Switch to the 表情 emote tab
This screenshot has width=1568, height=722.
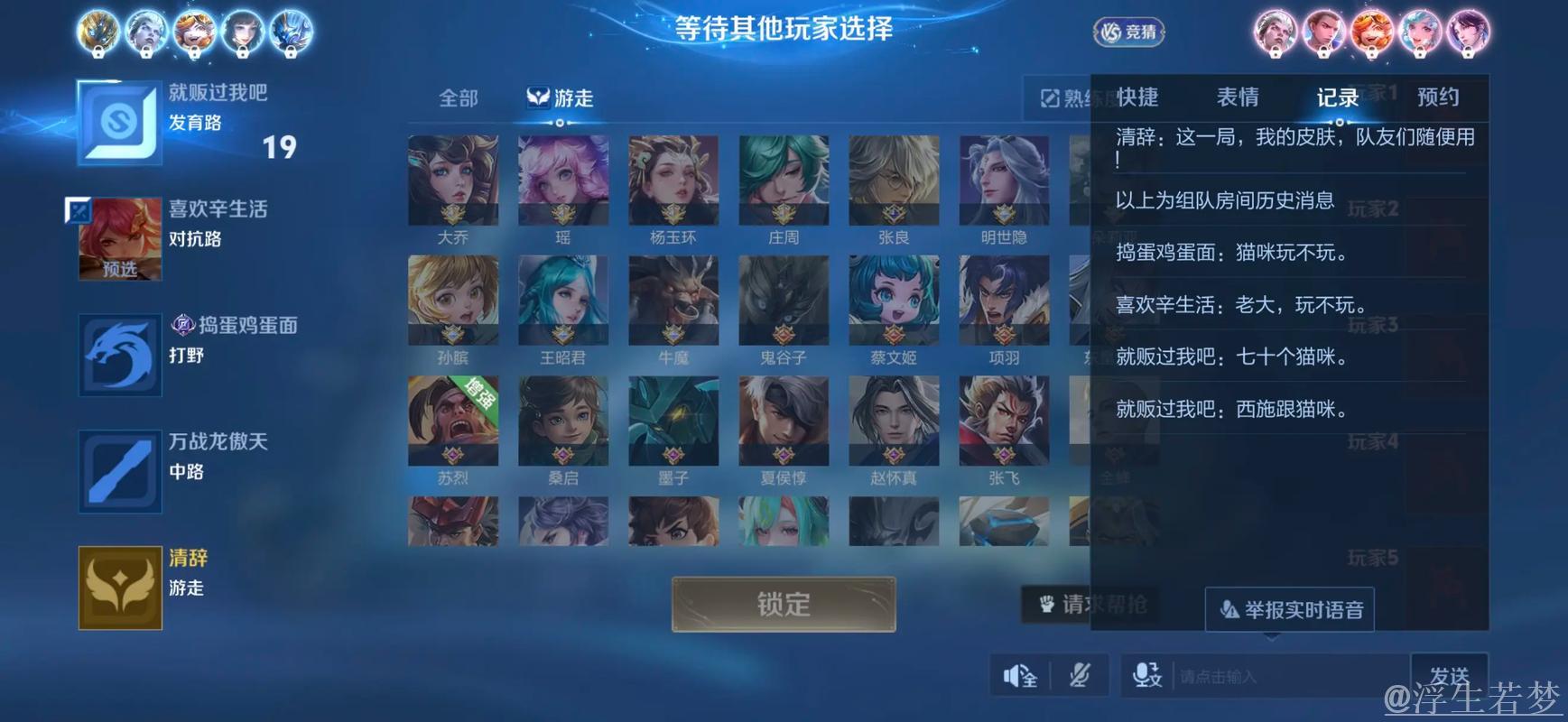point(1238,97)
